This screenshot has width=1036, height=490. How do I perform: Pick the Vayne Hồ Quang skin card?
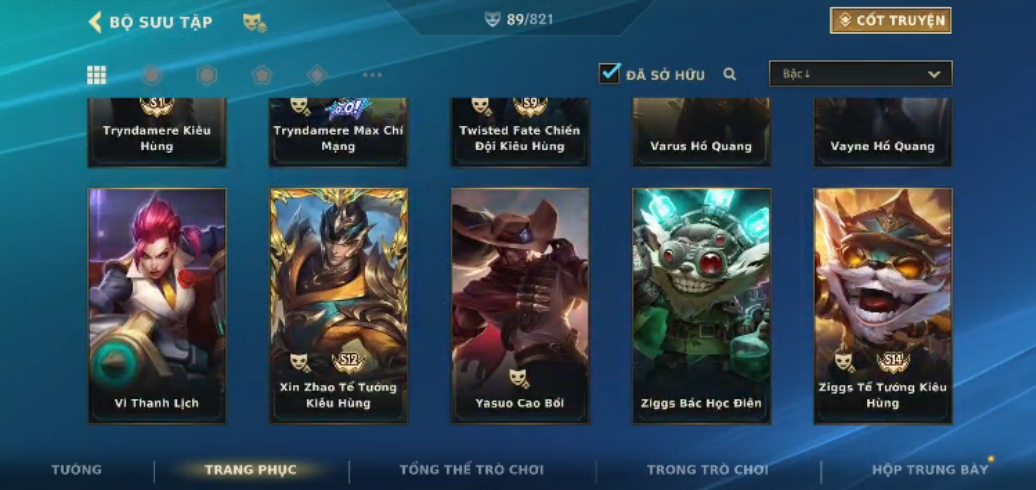tap(883, 133)
